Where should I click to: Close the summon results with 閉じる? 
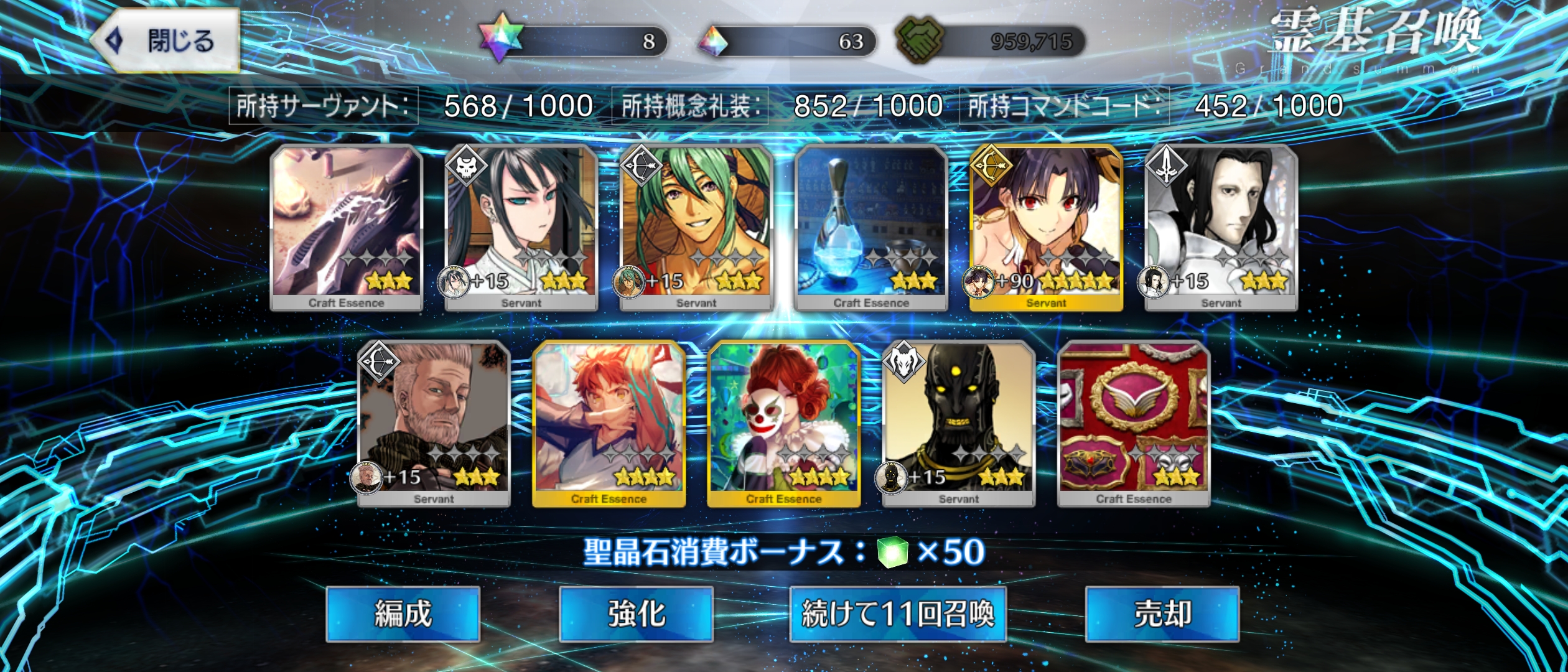[x=167, y=41]
